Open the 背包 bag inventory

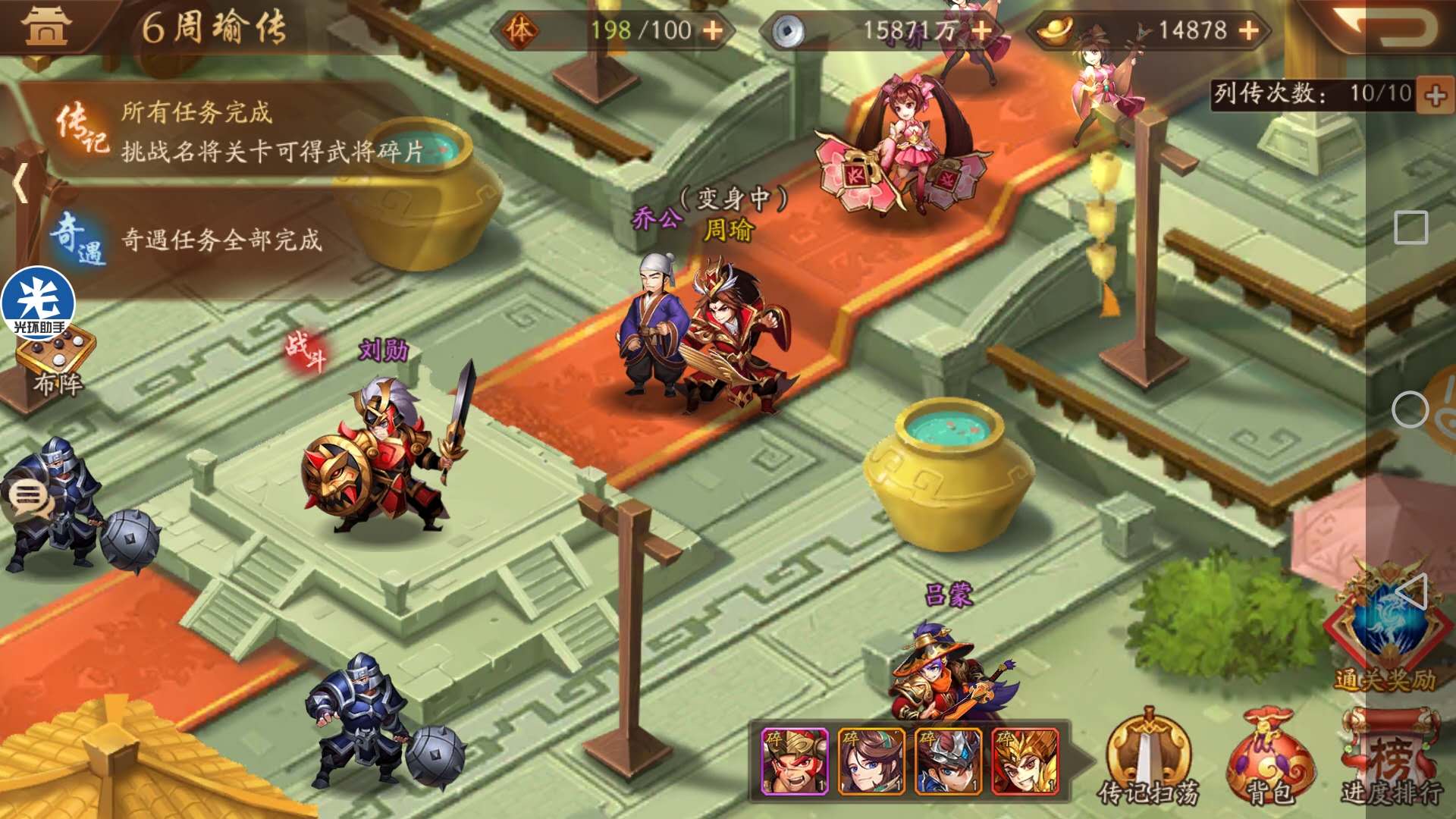(1269, 760)
